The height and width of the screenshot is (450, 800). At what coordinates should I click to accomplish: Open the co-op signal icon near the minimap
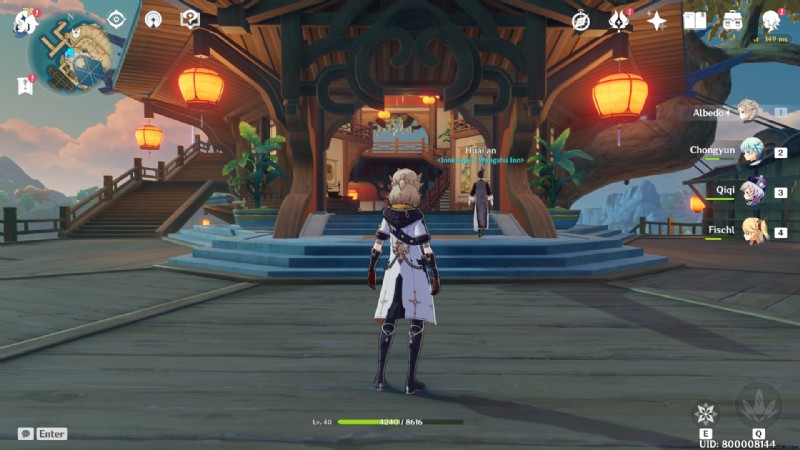(153, 19)
